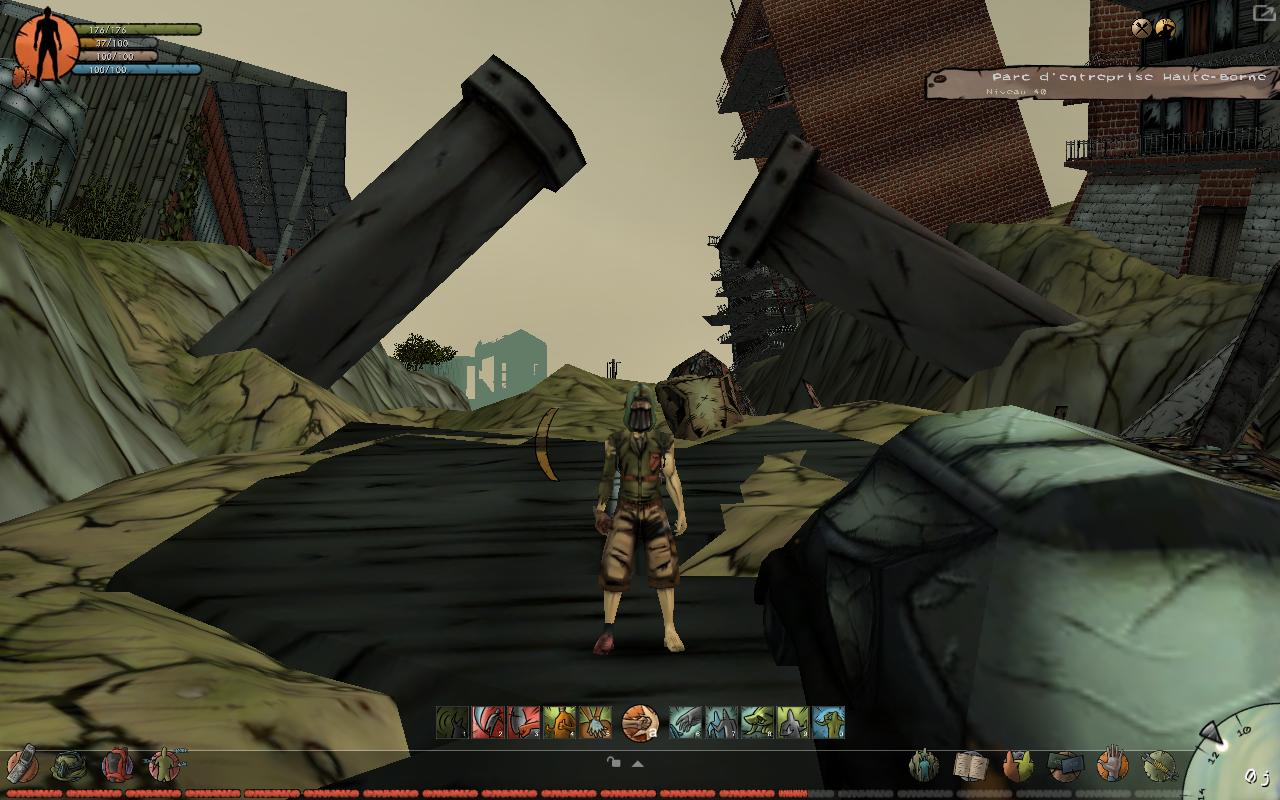Image resolution: width=1280 pixels, height=800 pixels.
Task: Click the crossed tools icon above zone name
Action: coord(1141,28)
